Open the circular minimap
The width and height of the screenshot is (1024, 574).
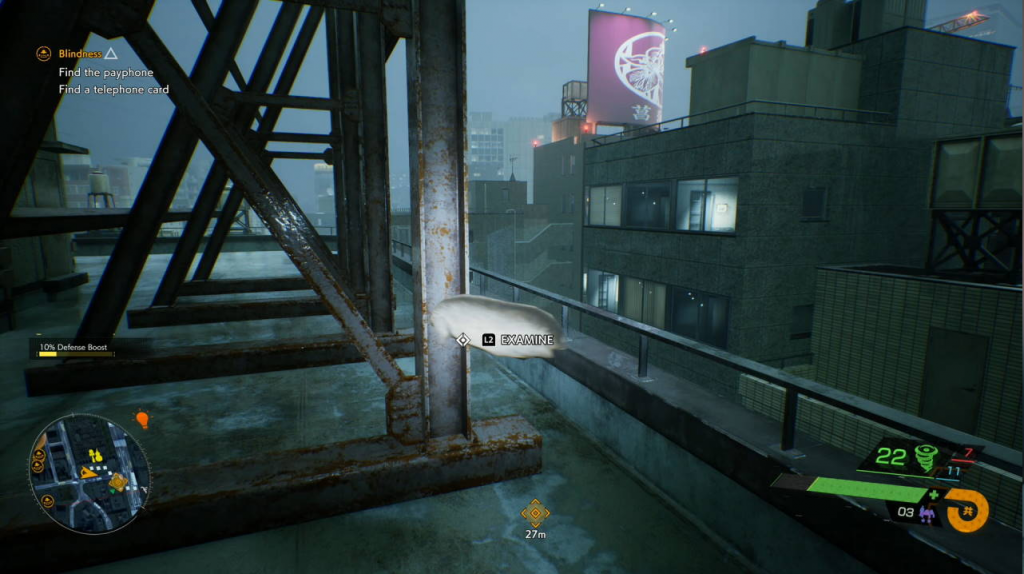[x=90, y=473]
